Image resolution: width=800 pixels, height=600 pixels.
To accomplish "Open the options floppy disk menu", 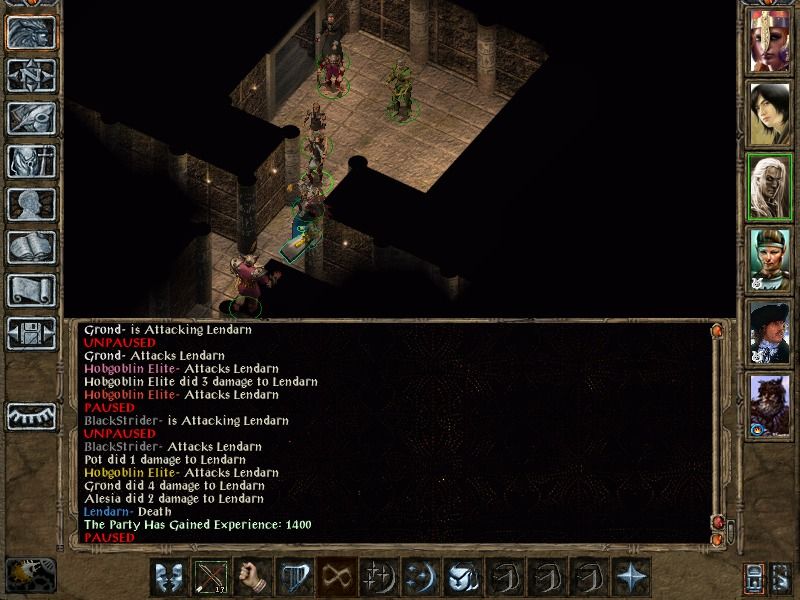I will (x=30, y=333).
